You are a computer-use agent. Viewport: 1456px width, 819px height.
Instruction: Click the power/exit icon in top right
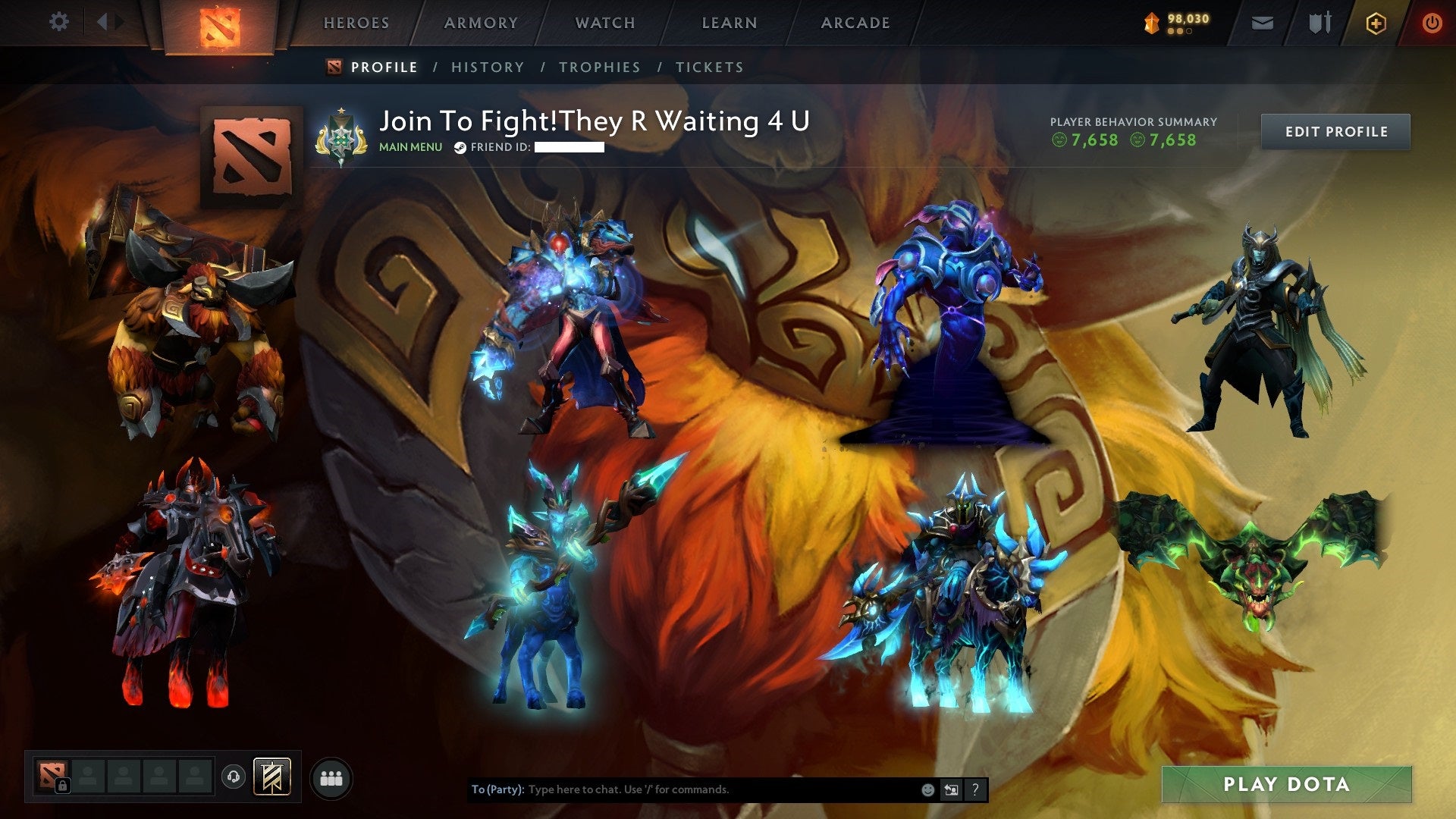tap(1433, 23)
